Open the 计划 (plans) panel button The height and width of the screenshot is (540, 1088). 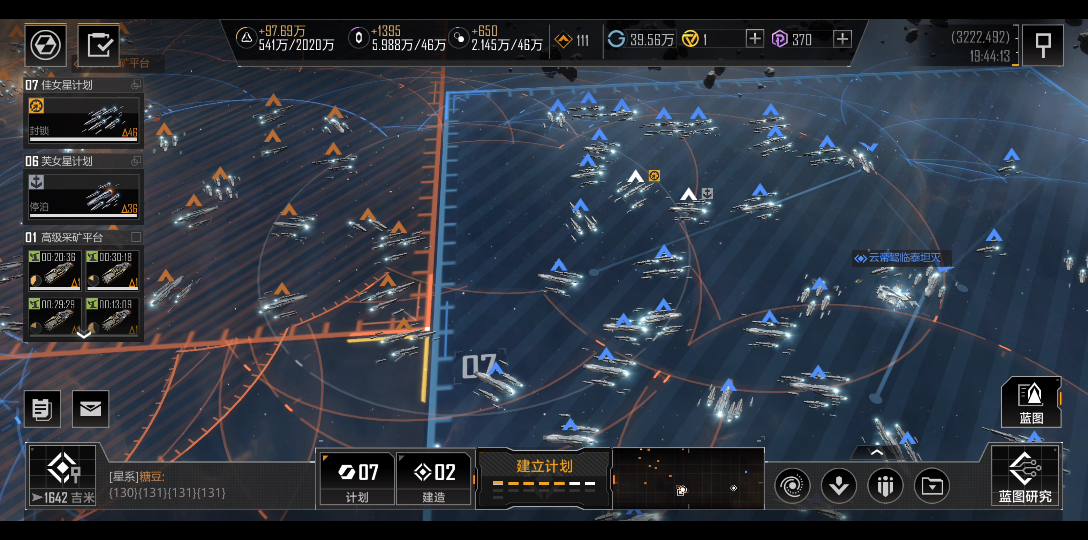click(356, 478)
